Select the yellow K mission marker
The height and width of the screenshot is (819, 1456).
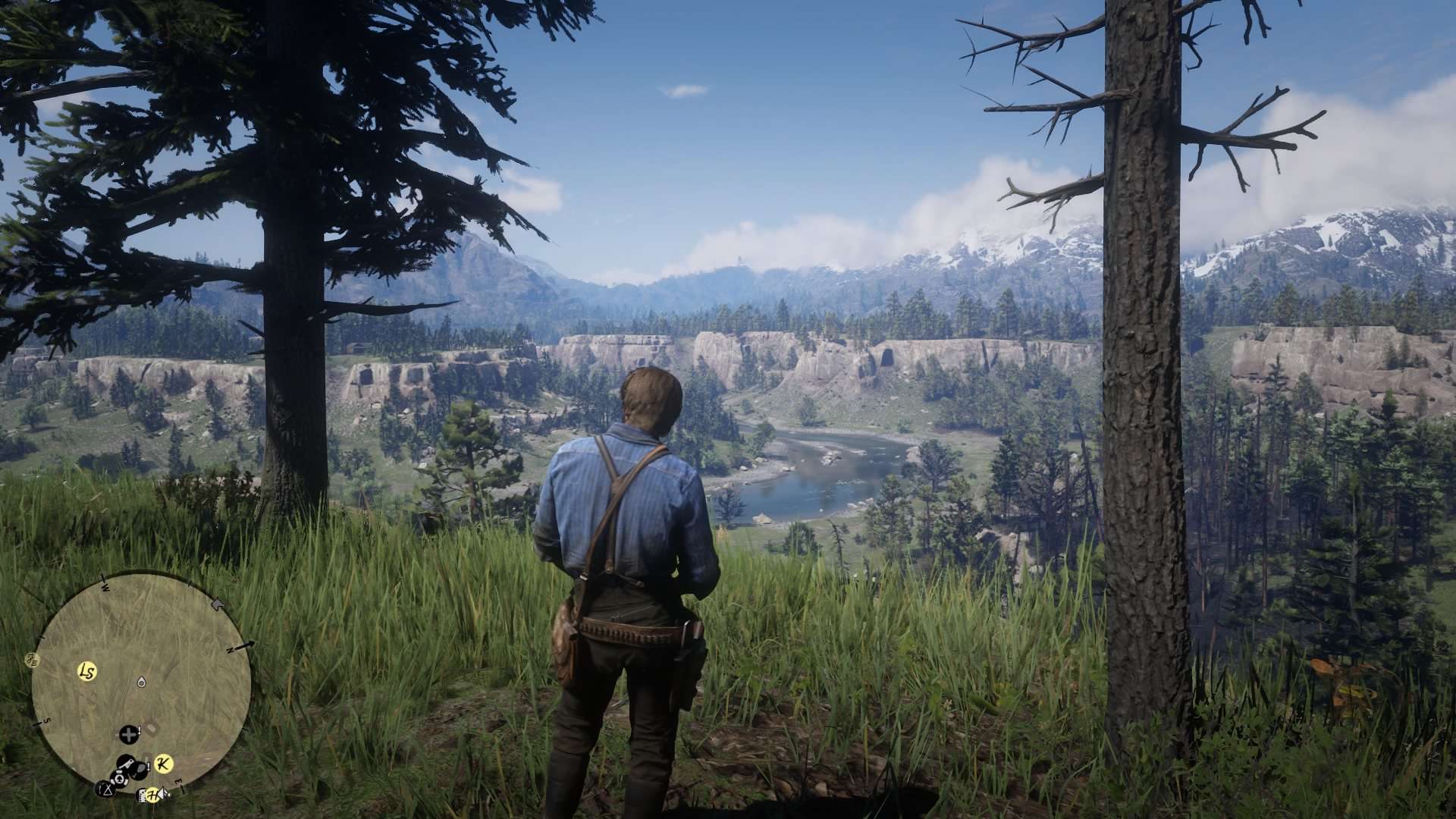pos(163,764)
